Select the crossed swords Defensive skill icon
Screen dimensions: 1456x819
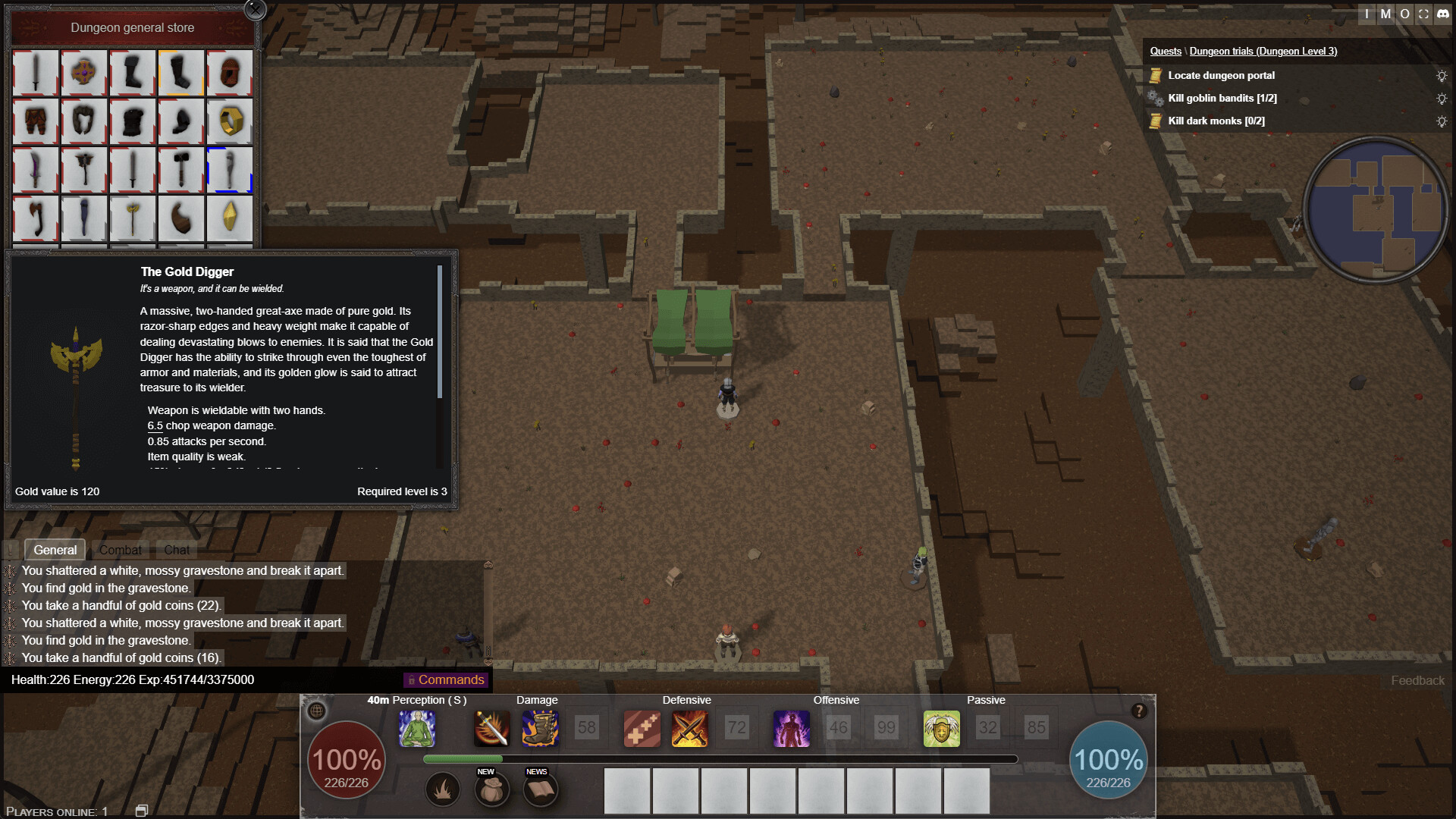tap(689, 728)
